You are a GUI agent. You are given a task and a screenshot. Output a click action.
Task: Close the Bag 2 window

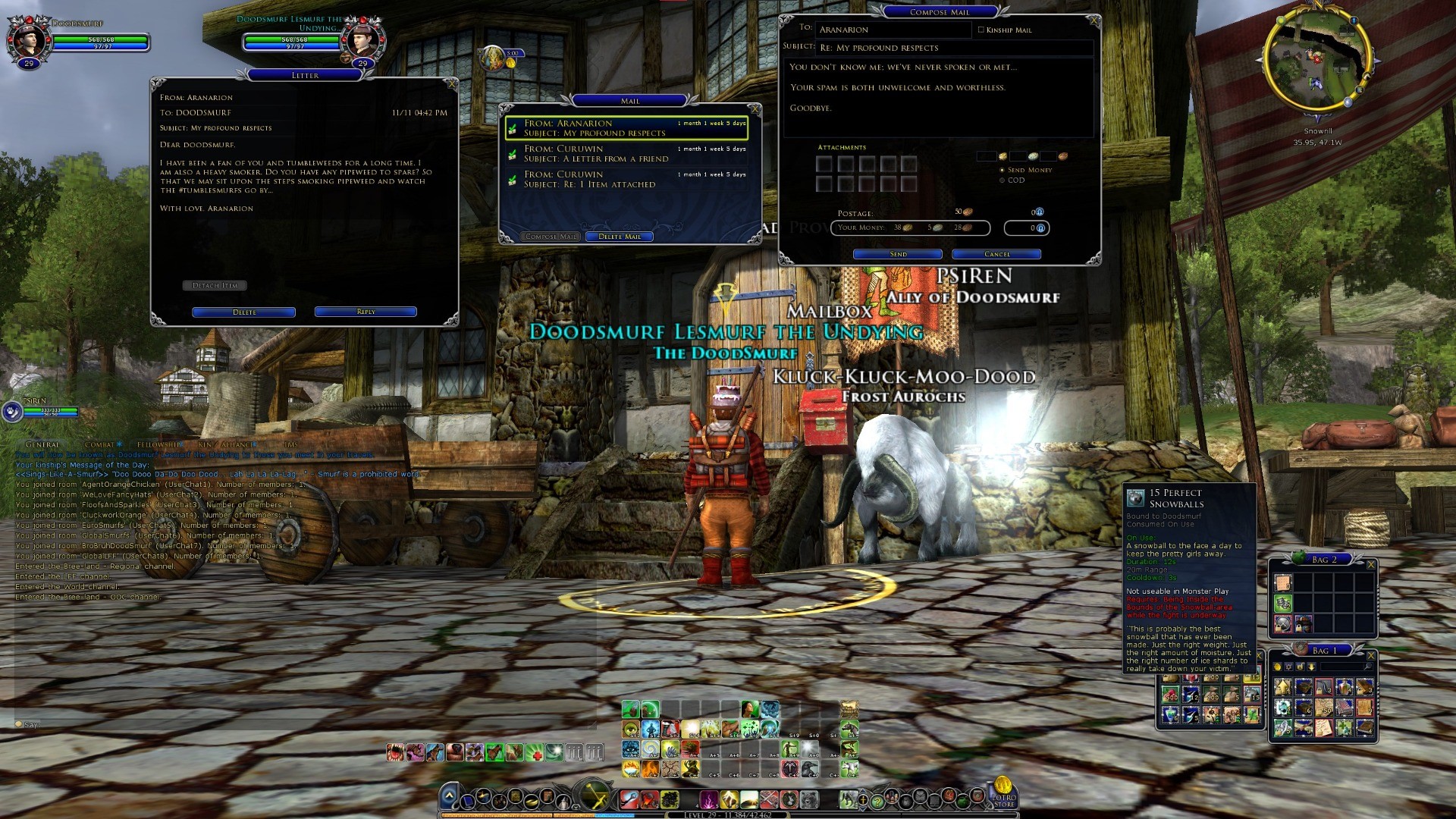pos(1370,564)
